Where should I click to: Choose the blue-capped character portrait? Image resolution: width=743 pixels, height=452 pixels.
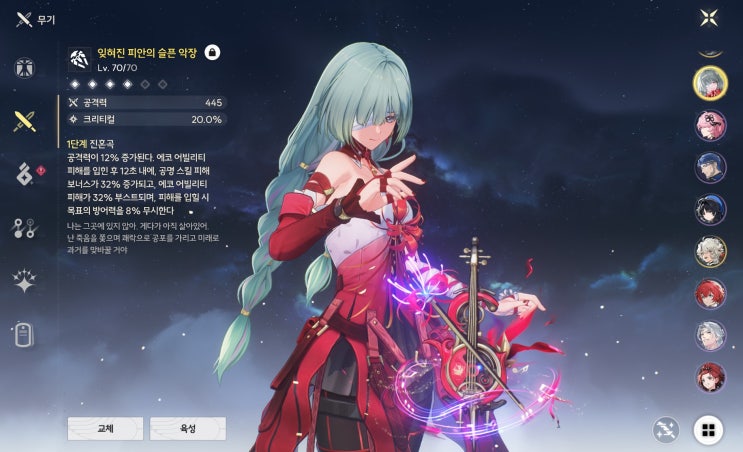tap(710, 167)
